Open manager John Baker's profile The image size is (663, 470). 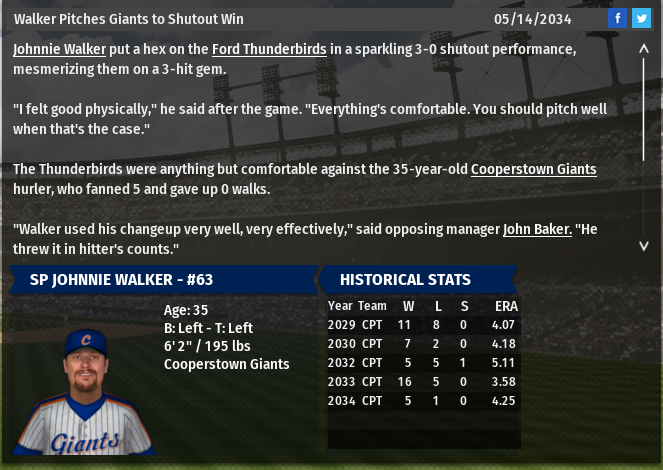[x=537, y=229]
